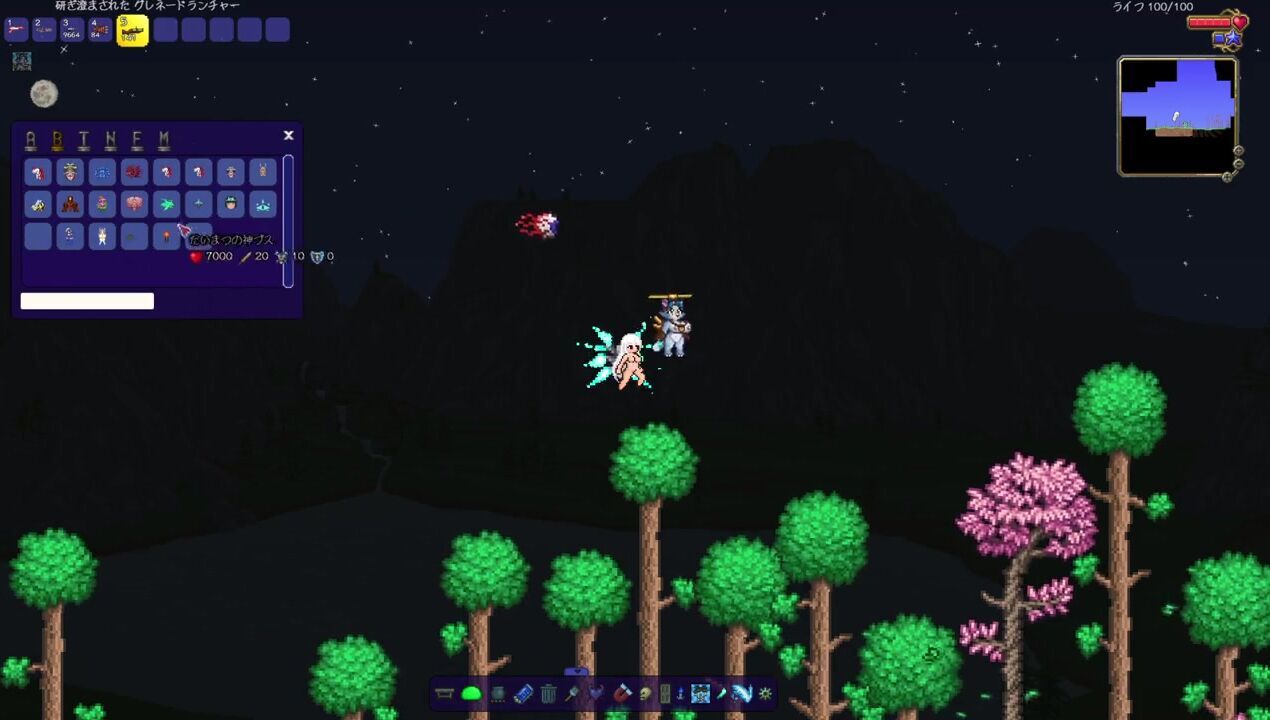Zoom out the minimap with minus button

[1238, 163]
